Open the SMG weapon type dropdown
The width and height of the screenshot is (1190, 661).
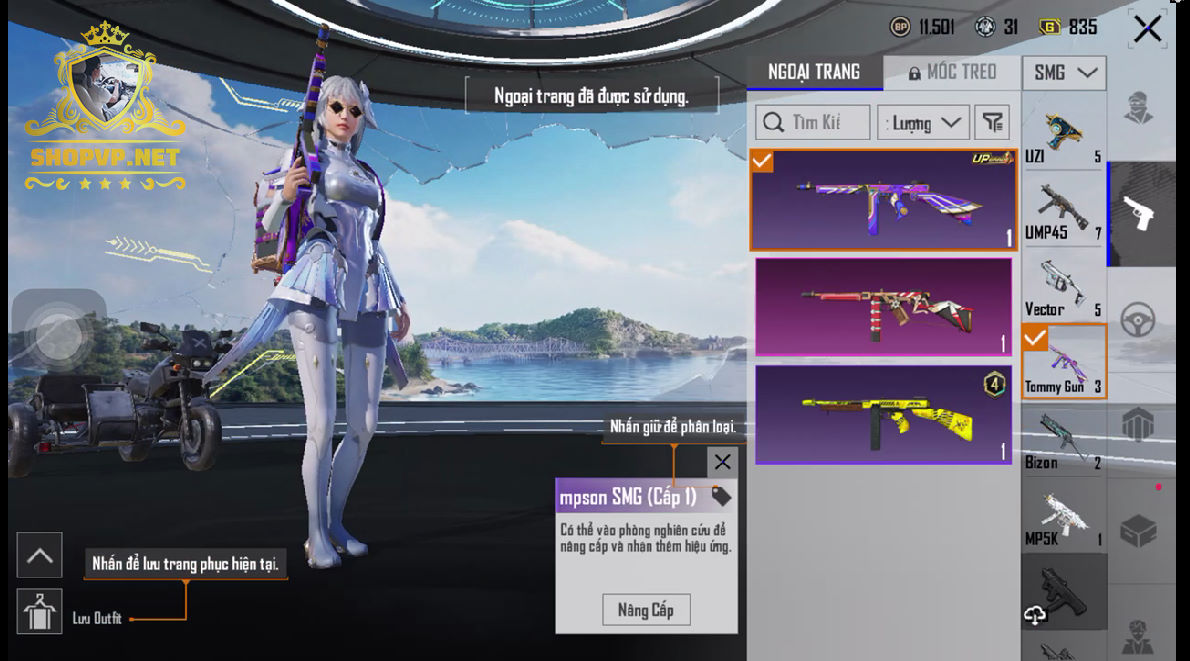click(x=1063, y=73)
